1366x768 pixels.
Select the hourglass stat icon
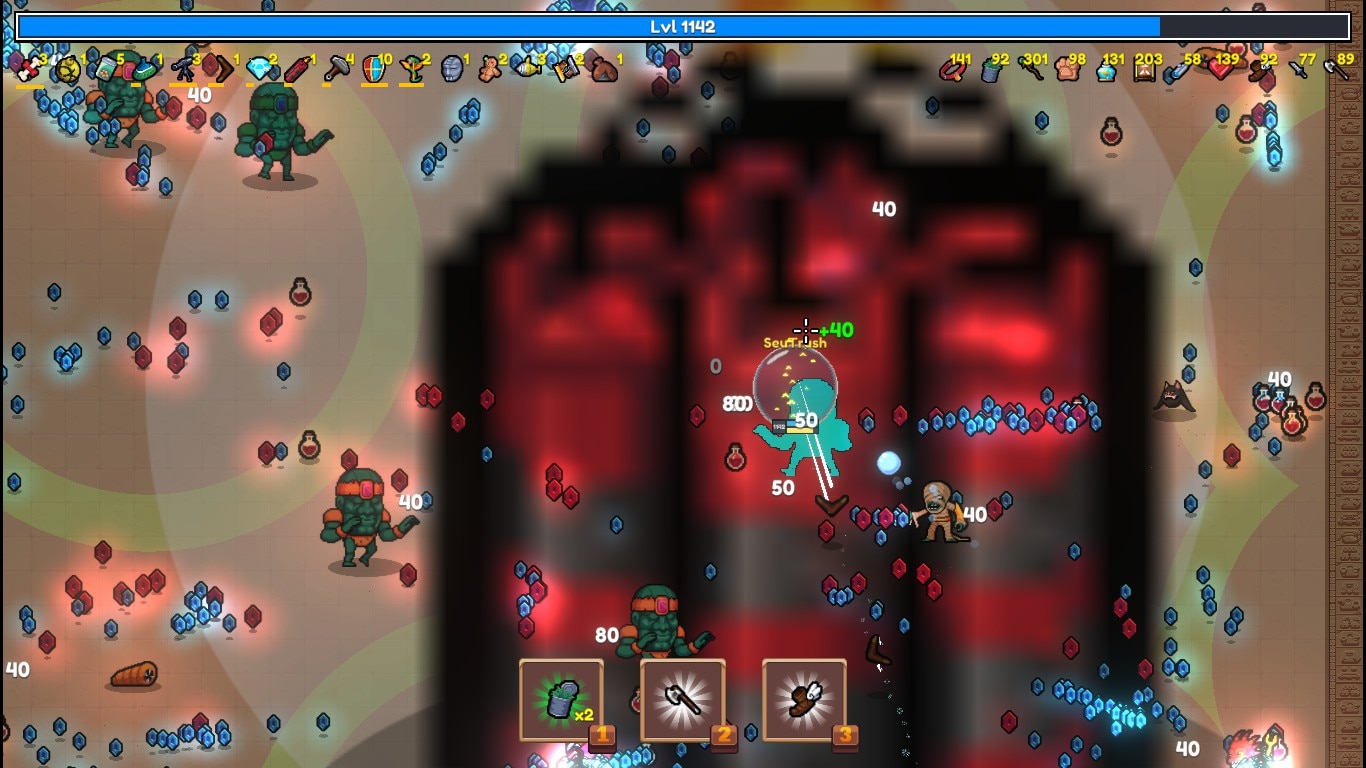point(1144,69)
